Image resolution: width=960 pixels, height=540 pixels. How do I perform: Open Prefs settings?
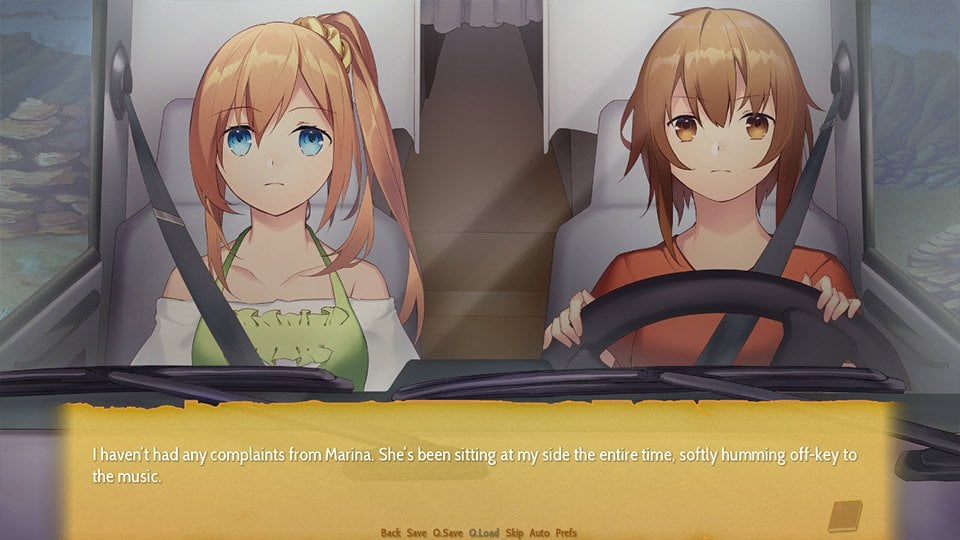(566, 533)
